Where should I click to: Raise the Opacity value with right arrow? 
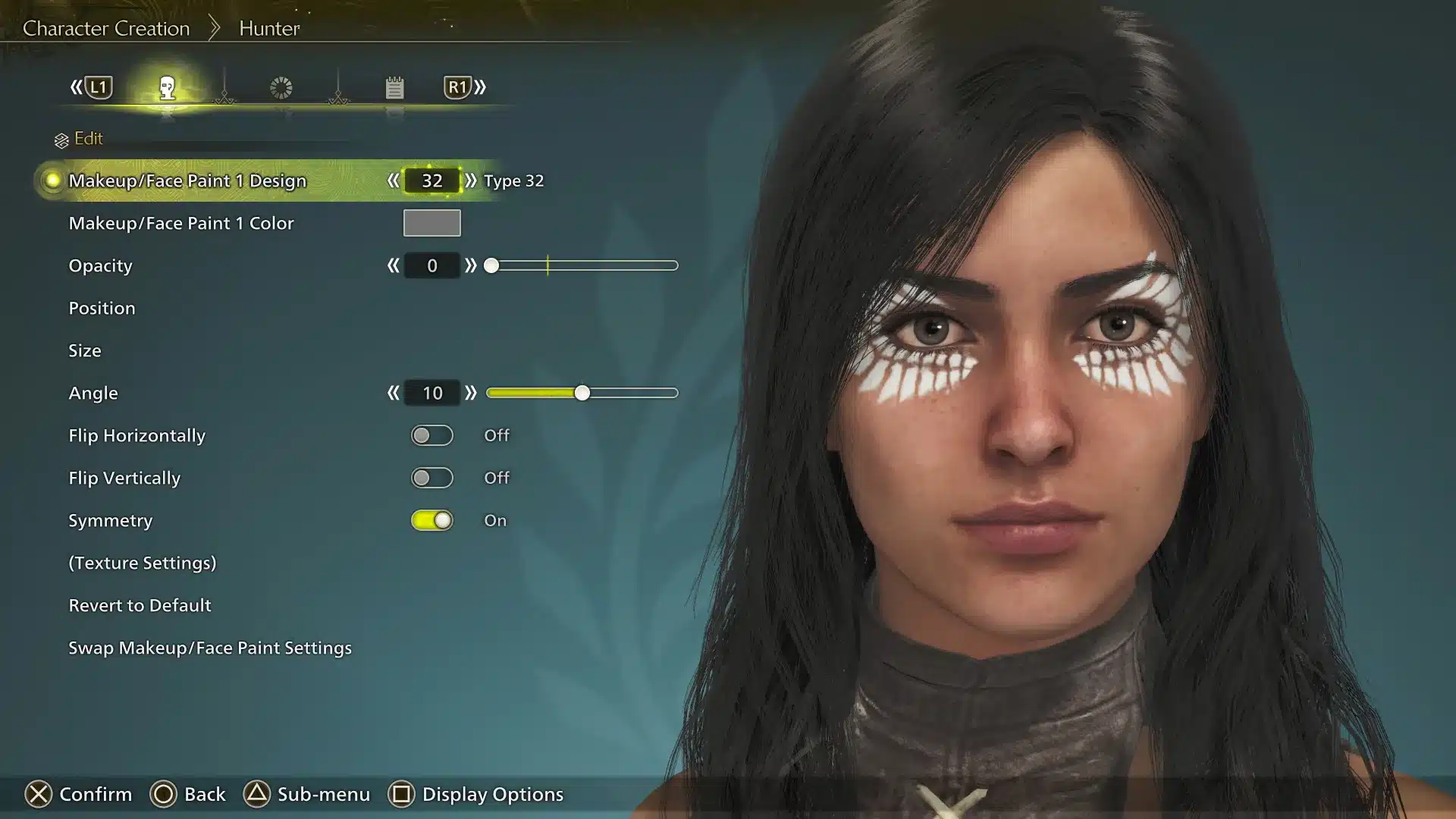pyautogui.click(x=471, y=265)
